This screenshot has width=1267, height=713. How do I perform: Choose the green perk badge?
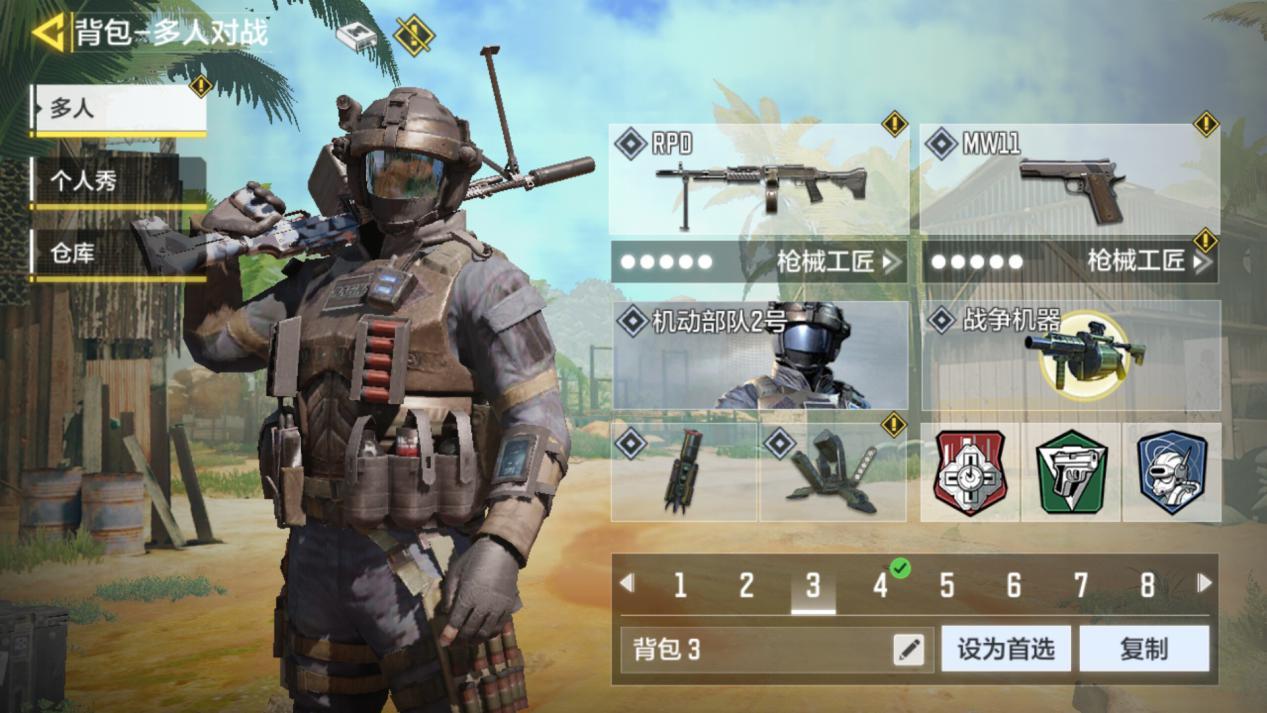tap(1071, 472)
